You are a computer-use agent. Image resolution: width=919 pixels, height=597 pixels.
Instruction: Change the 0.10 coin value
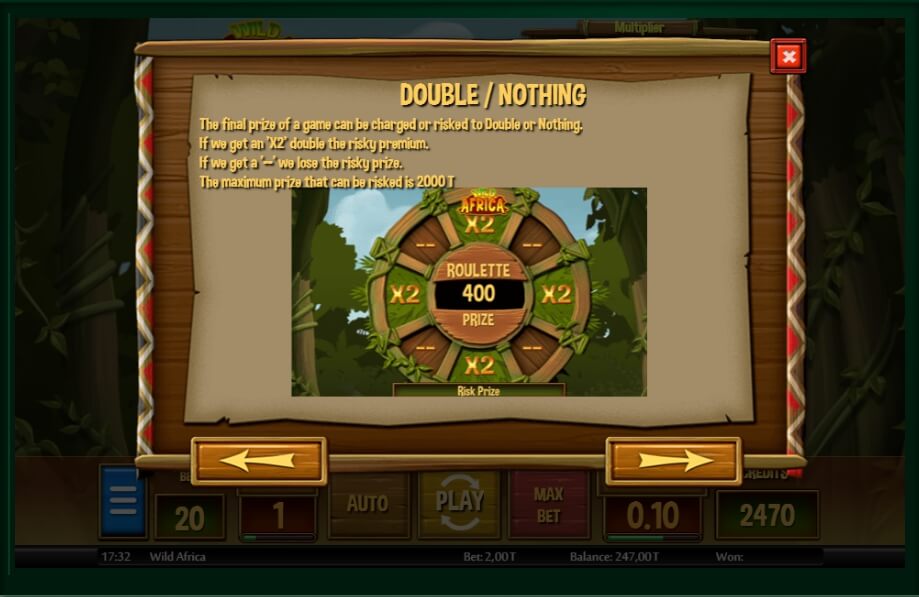click(x=651, y=516)
